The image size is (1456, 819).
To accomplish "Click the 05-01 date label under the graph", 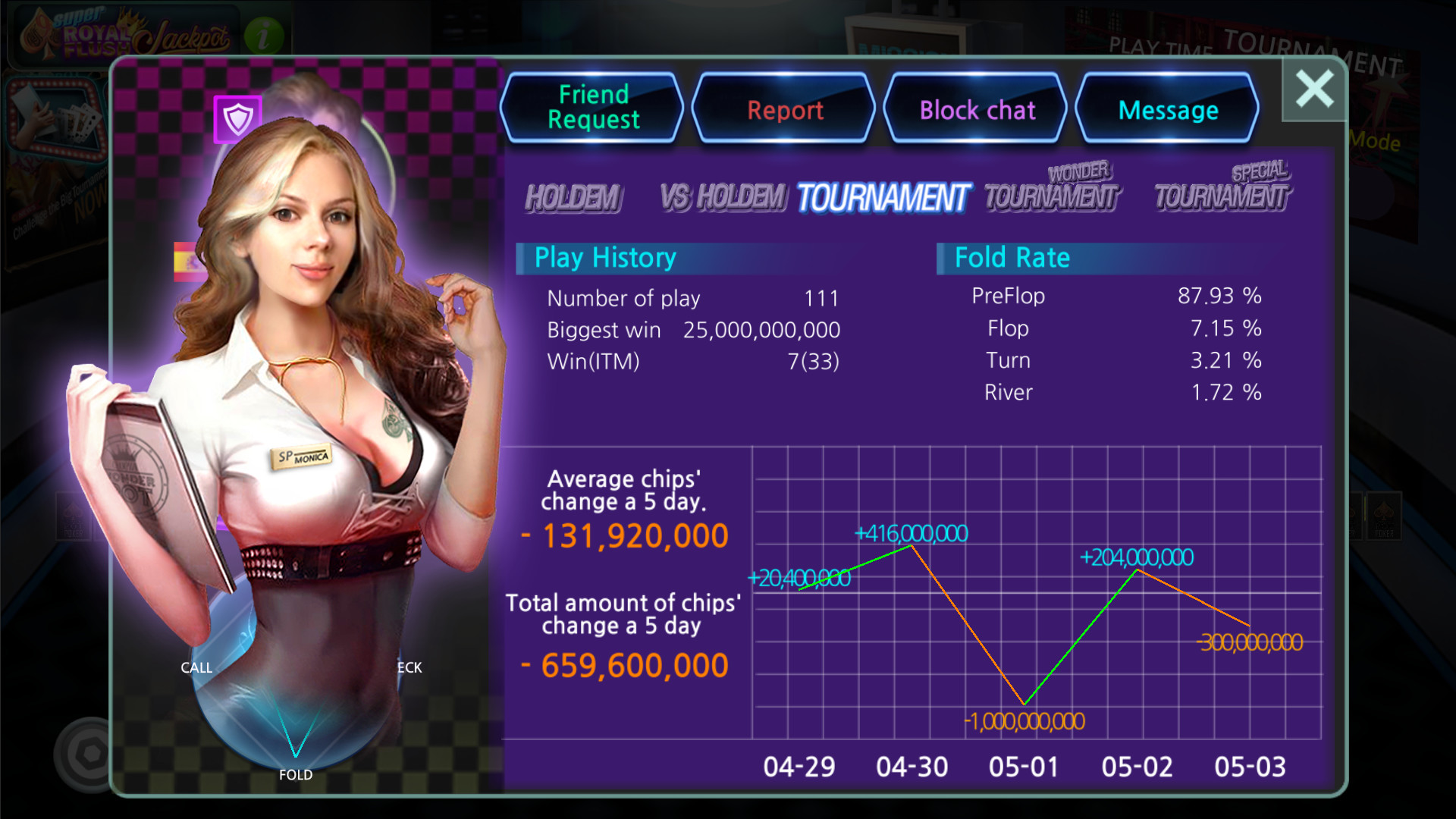I will tap(1025, 767).
